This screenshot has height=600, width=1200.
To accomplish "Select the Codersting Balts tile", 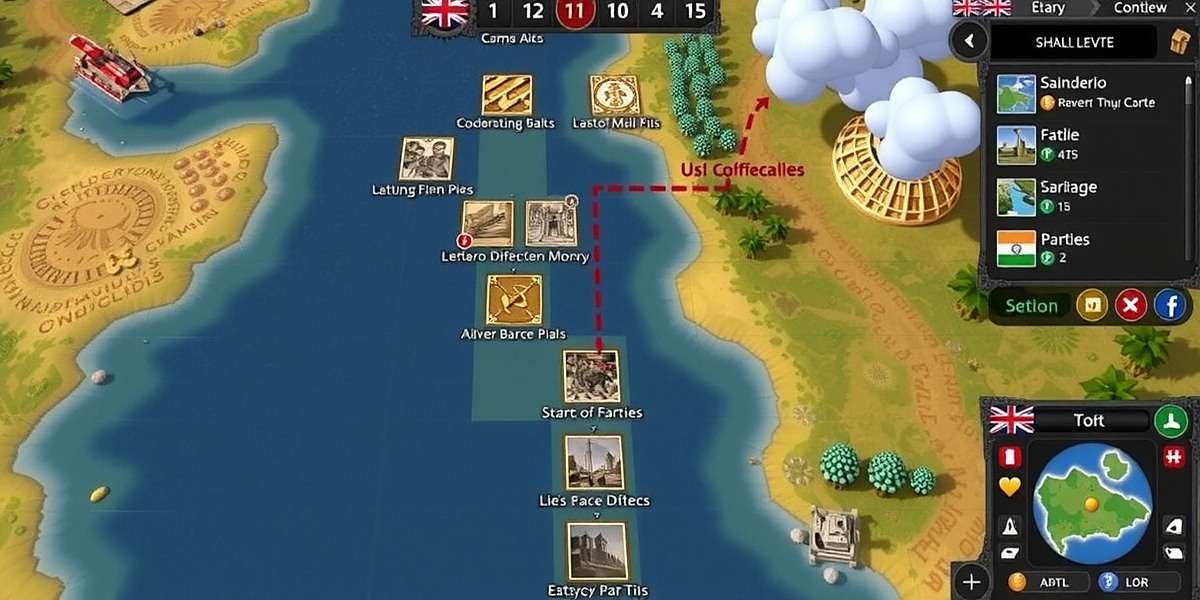I will click(506, 95).
